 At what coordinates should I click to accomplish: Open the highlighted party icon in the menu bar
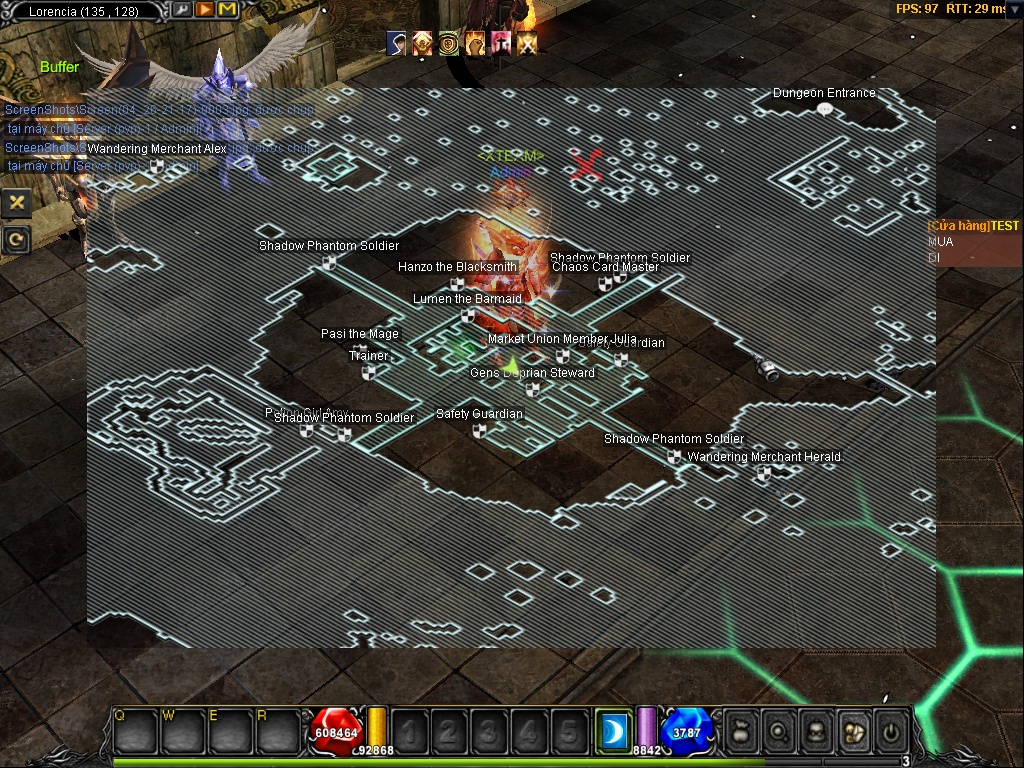[852, 732]
